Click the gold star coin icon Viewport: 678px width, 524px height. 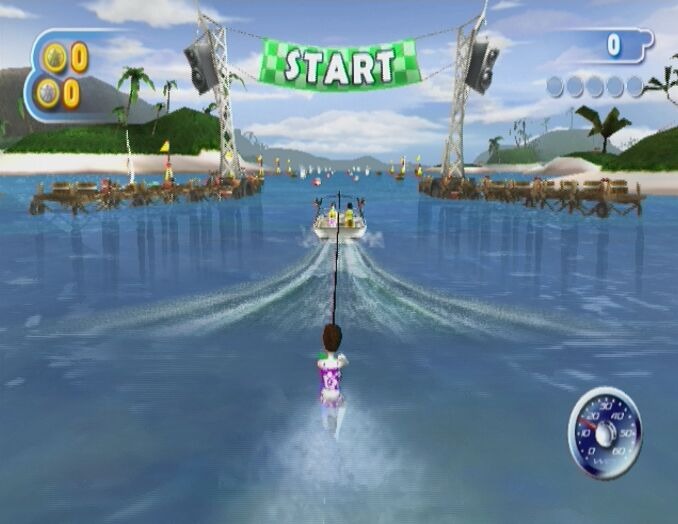54,58
